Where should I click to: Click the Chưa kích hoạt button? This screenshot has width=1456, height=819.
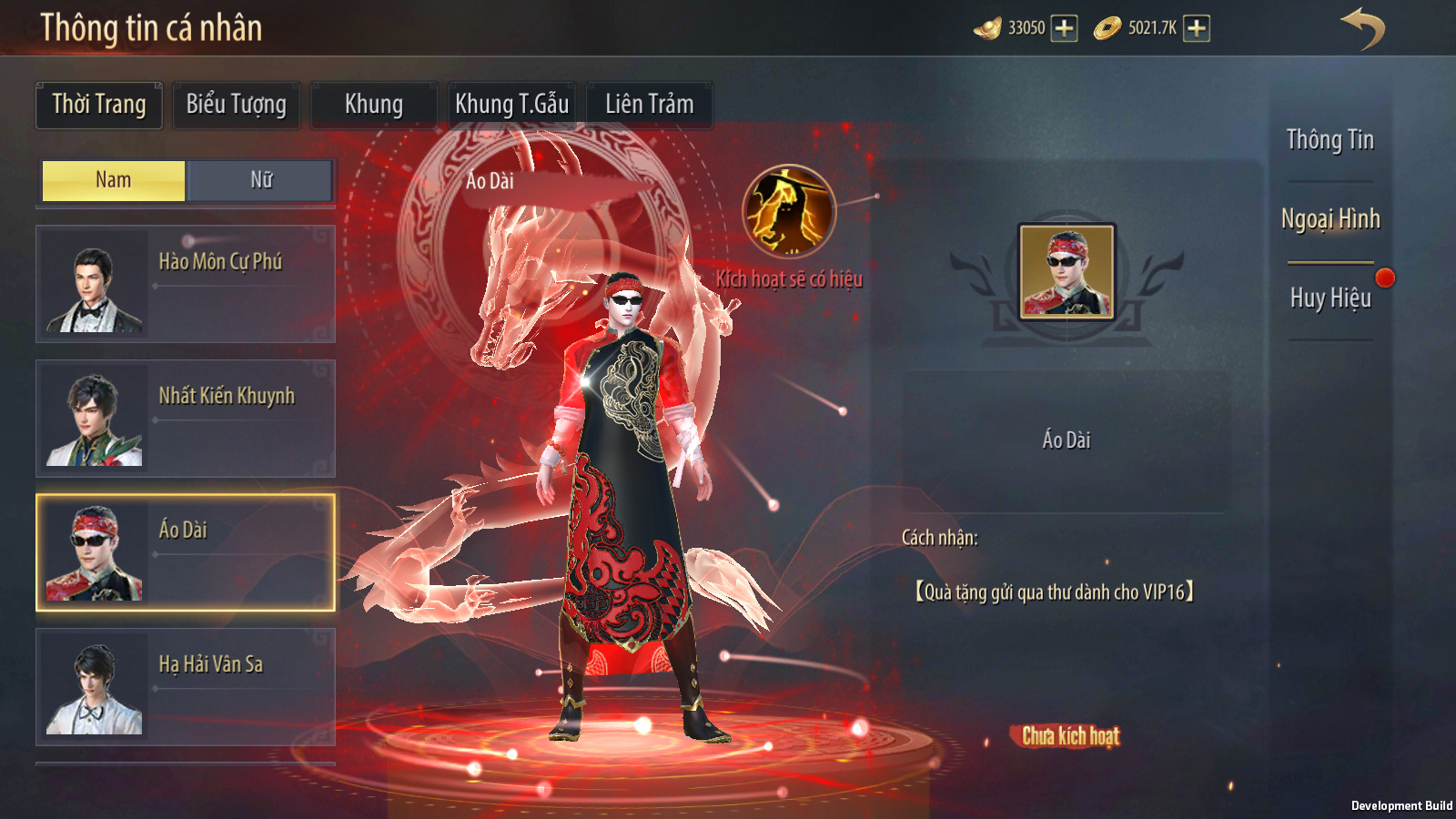click(x=1070, y=735)
